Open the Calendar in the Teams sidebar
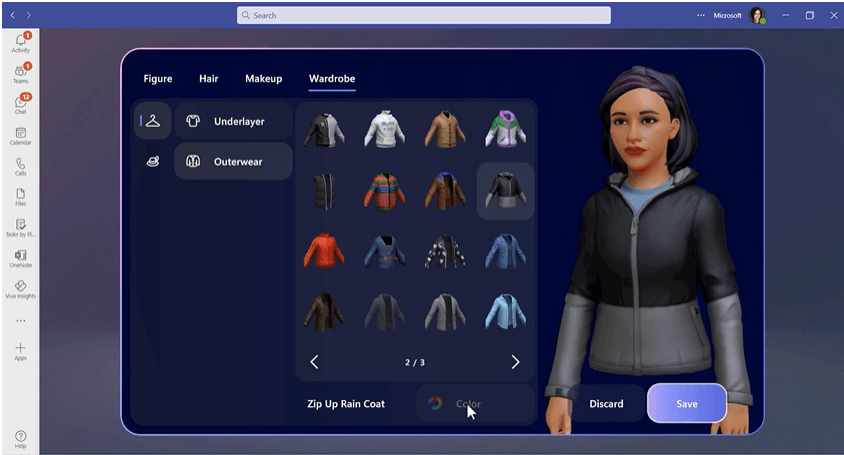Screen dimensions: 844x455 pos(21,136)
